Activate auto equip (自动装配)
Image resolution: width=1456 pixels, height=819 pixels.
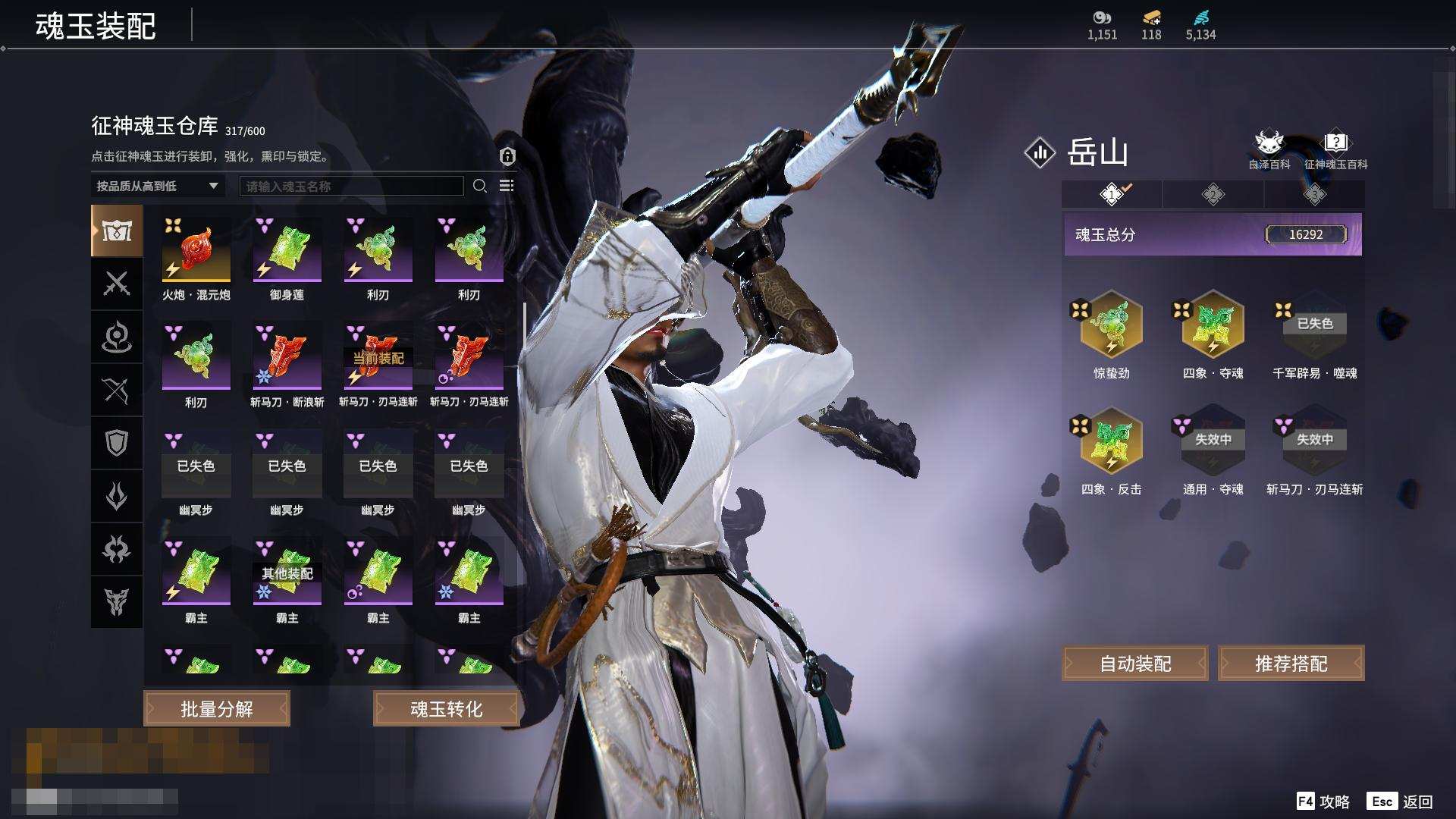pyautogui.click(x=1135, y=664)
